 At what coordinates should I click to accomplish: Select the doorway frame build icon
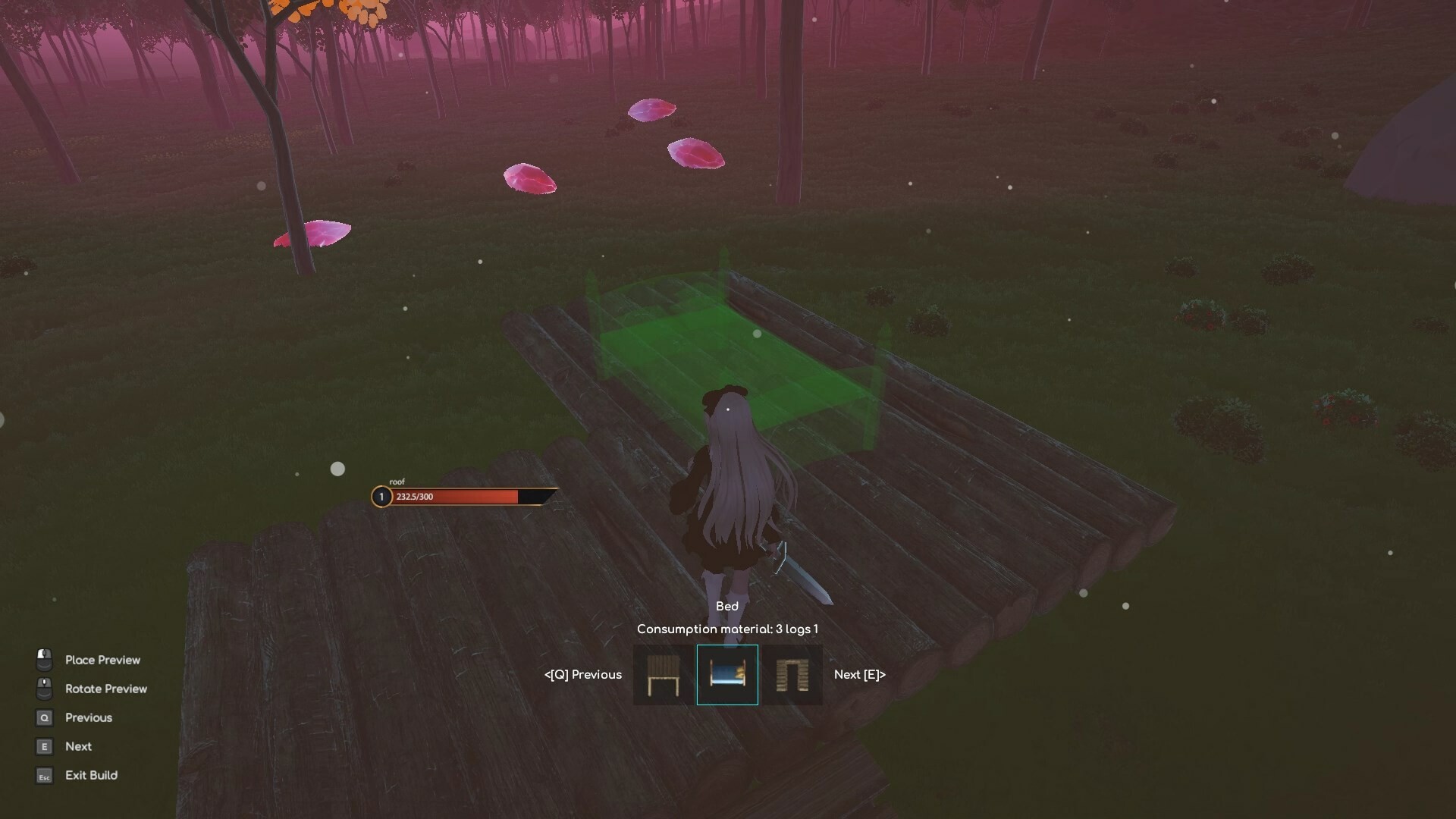[793, 674]
